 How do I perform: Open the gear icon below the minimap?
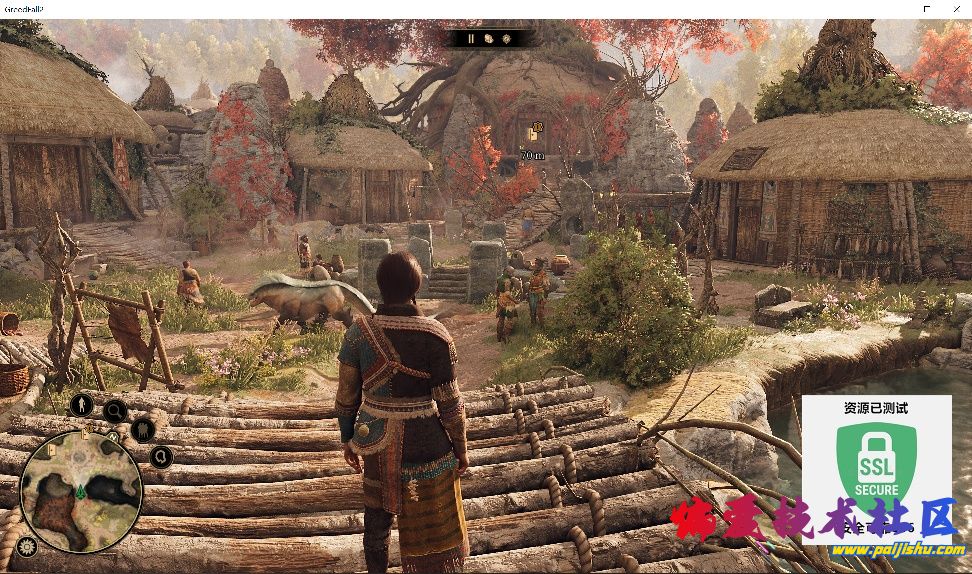pyautogui.click(x=26, y=546)
